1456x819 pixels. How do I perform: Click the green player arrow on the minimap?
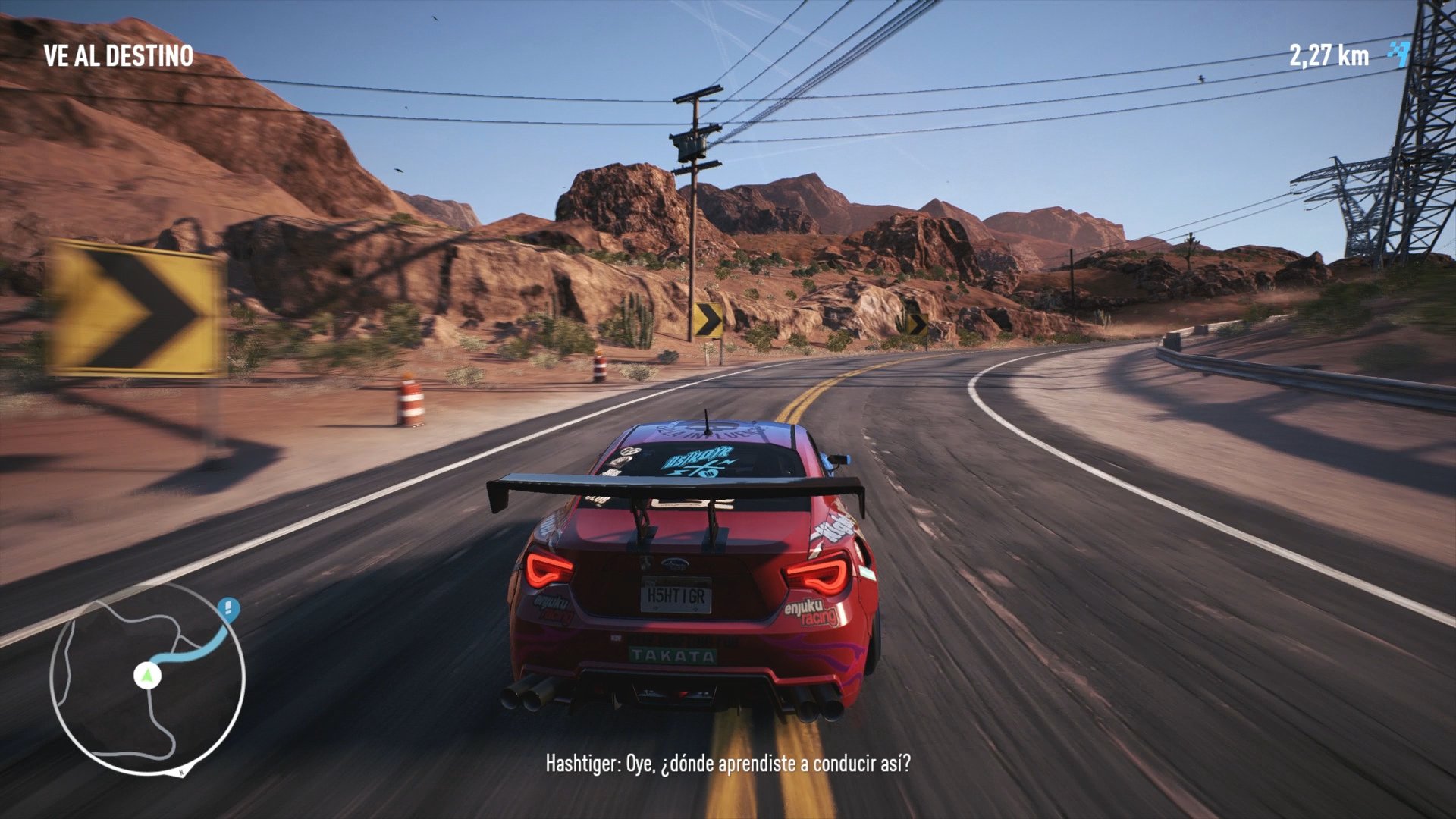click(x=146, y=676)
